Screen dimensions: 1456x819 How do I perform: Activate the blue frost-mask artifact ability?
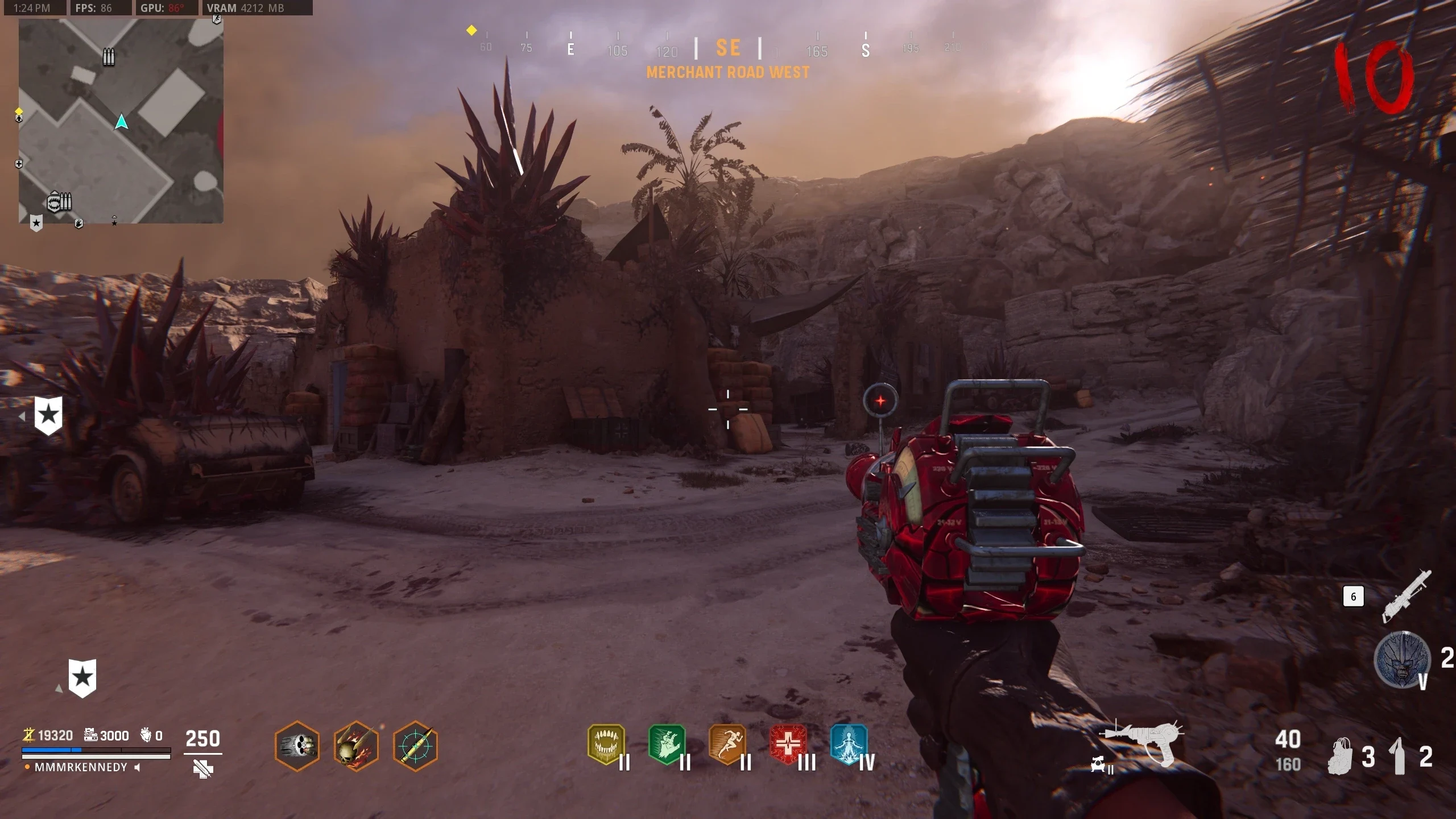pos(1402,660)
